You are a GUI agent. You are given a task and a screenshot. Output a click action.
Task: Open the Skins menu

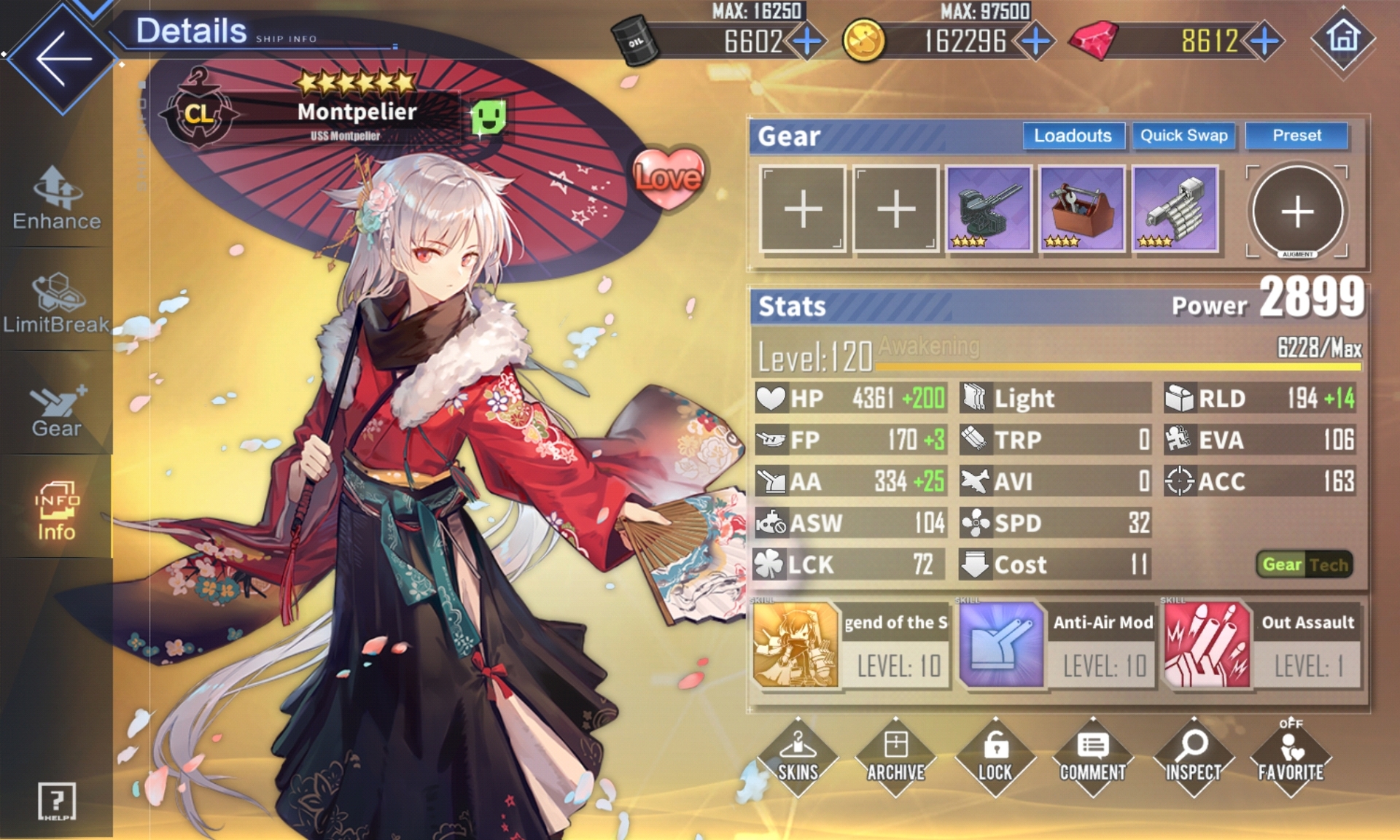coord(798,757)
